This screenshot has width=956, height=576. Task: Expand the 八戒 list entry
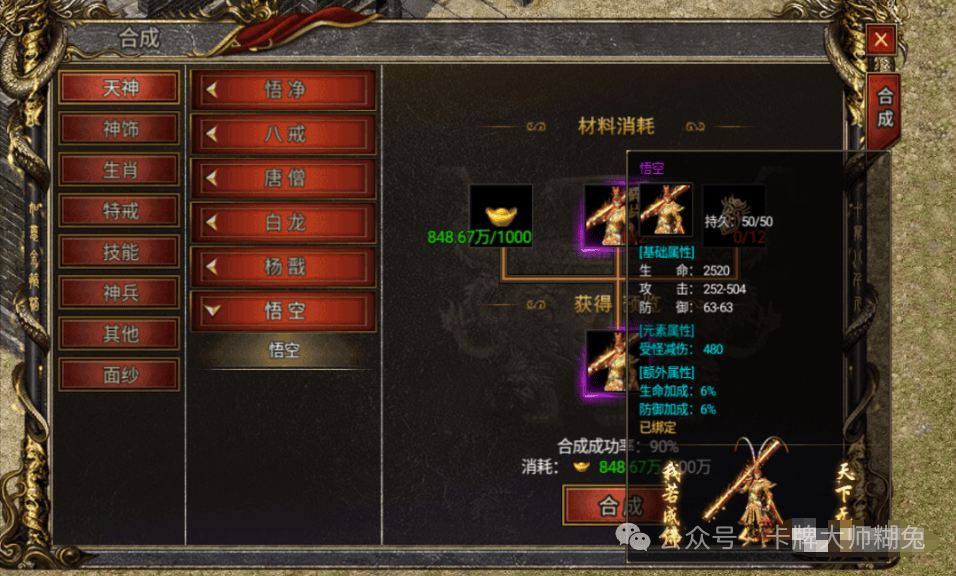click(284, 134)
